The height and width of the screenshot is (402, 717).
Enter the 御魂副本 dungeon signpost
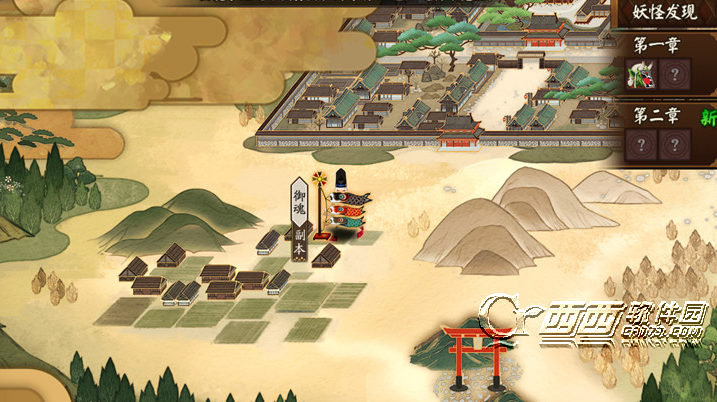(x=298, y=209)
